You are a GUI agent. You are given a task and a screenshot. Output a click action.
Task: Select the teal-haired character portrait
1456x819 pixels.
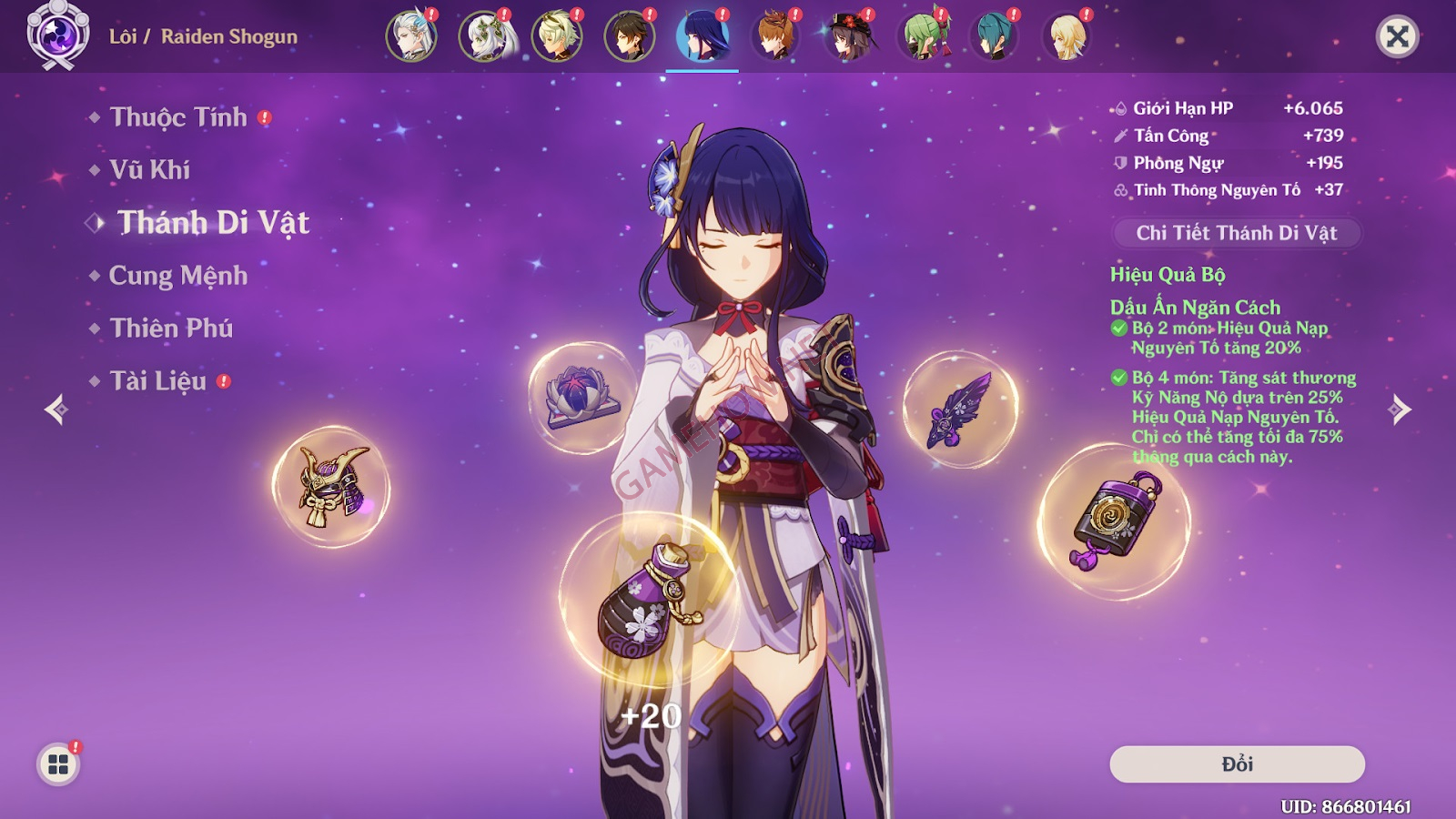coord(994,37)
